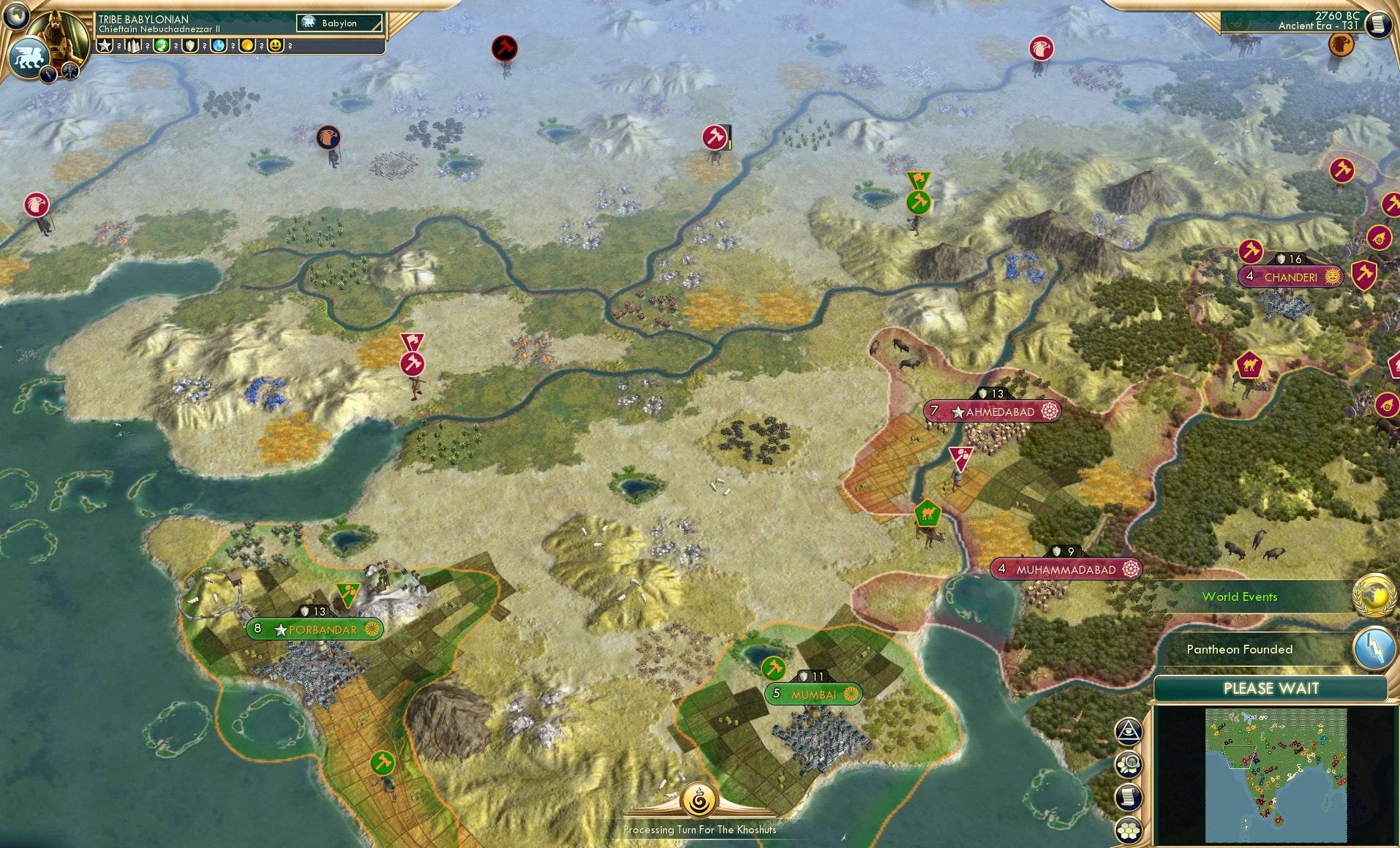Click the blue science flask icon
The image size is (1400, 848).
tap(219, 46)
